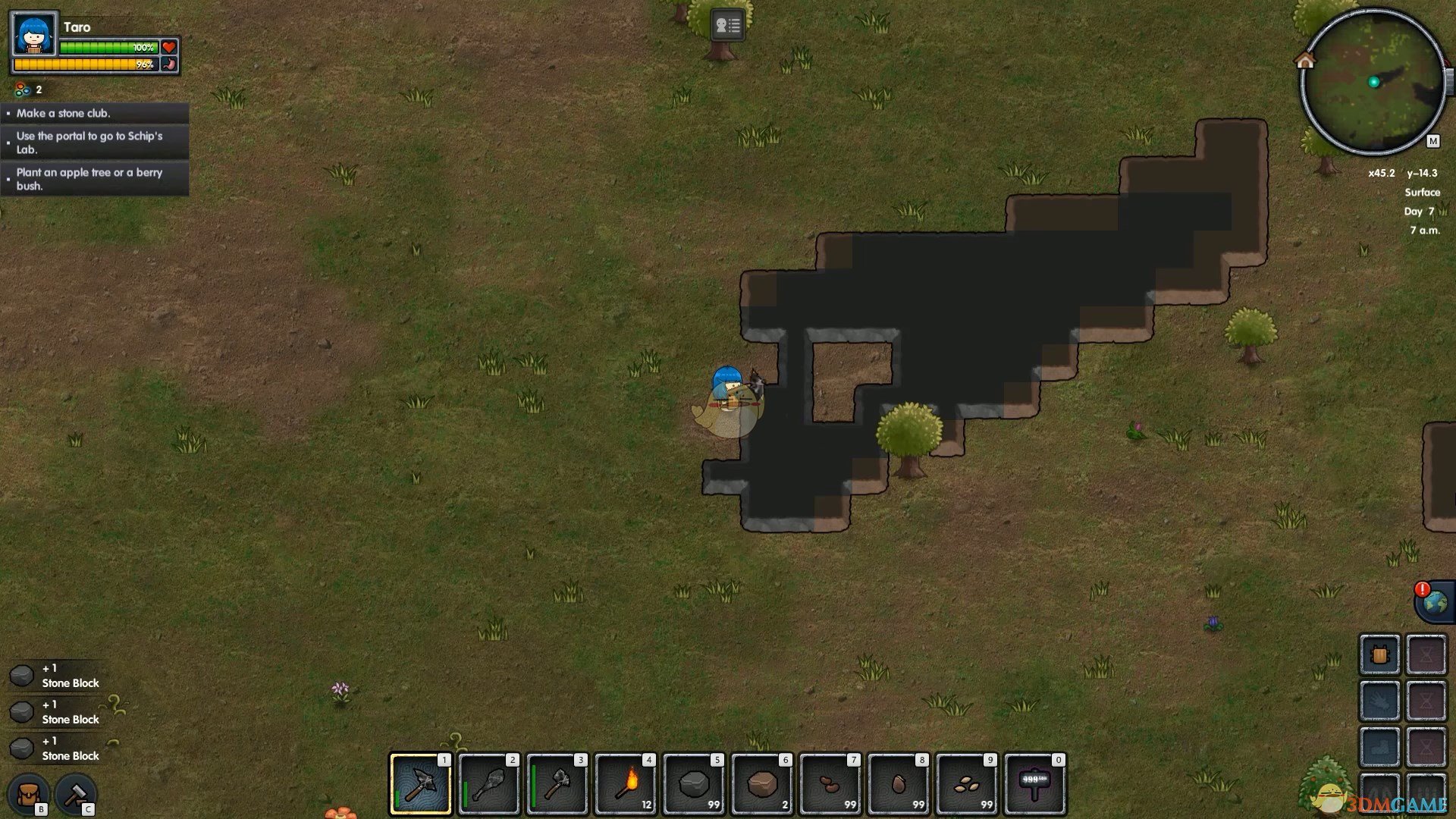1456x819 pixels.
Task: Select the stone axe in hotbar slot 3
Action: [557, 784]
